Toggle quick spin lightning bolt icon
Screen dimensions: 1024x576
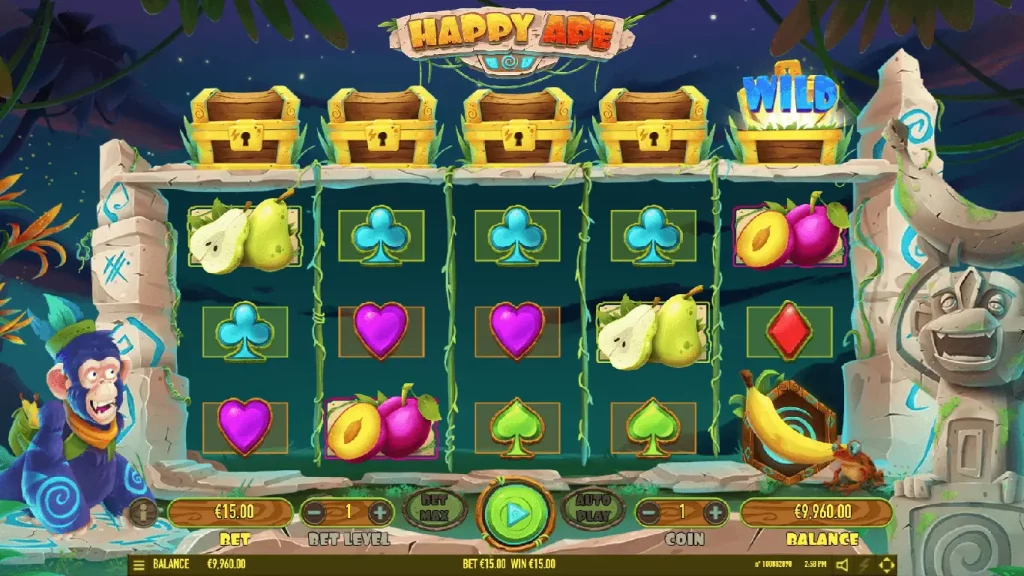(x=864, y=566)
